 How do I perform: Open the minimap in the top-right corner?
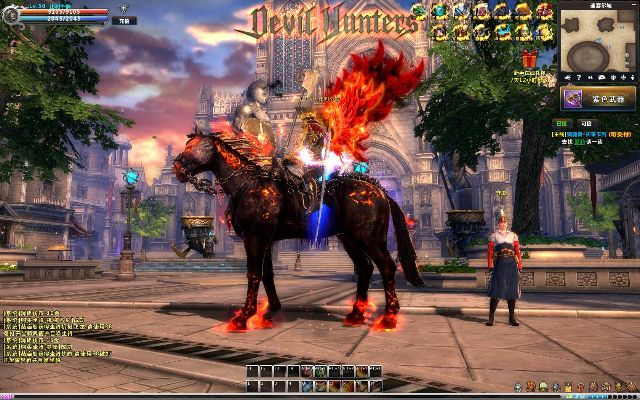(x=598, y=40)
